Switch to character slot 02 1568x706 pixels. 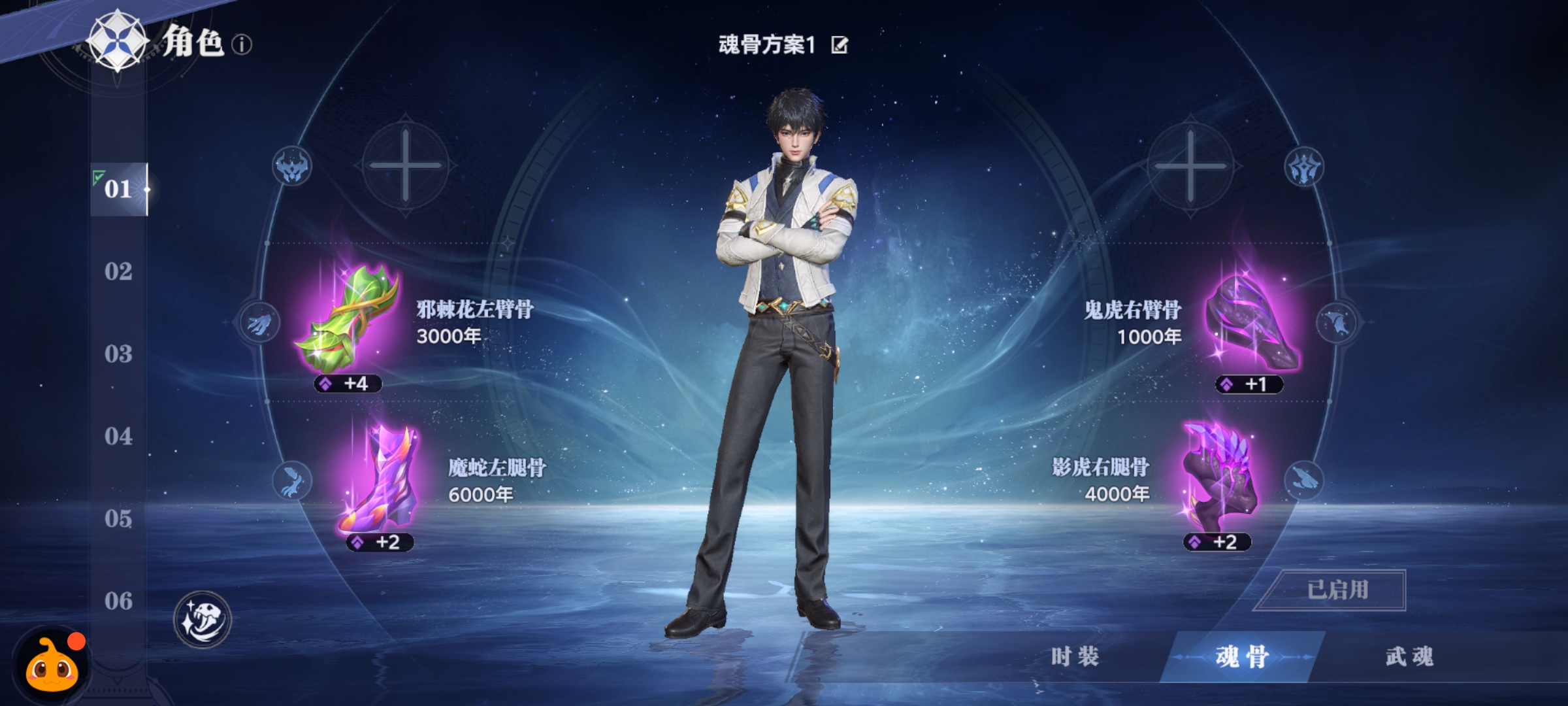(118, 271)
